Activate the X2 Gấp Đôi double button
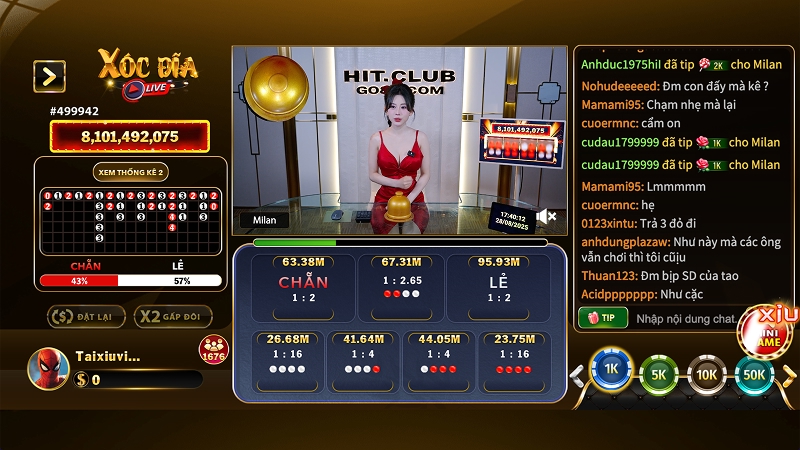The height and width of the screenshot is (450, 800). pyautogui.click(x=173, y=317)
